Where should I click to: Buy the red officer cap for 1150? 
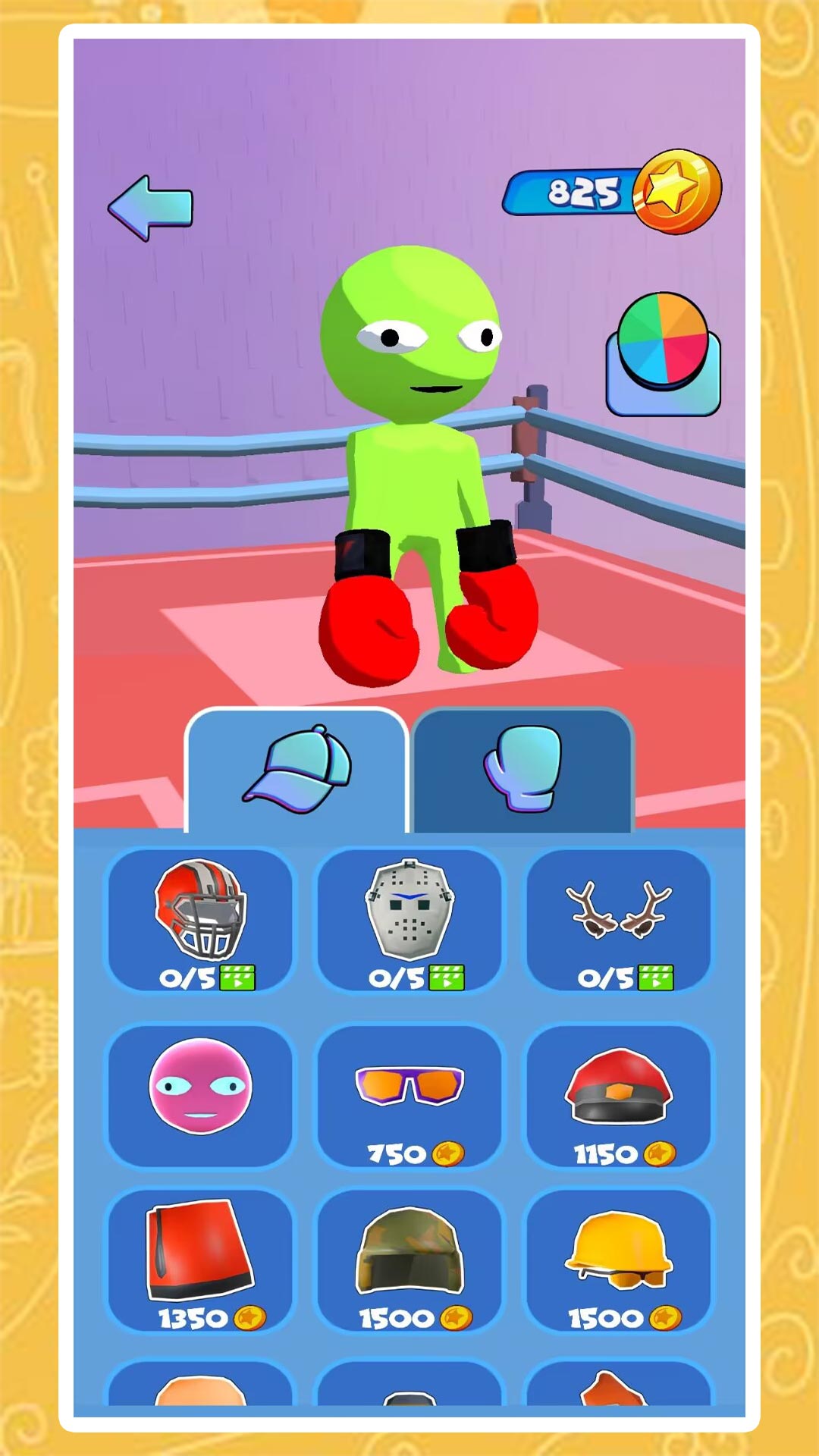[619, 1094]
